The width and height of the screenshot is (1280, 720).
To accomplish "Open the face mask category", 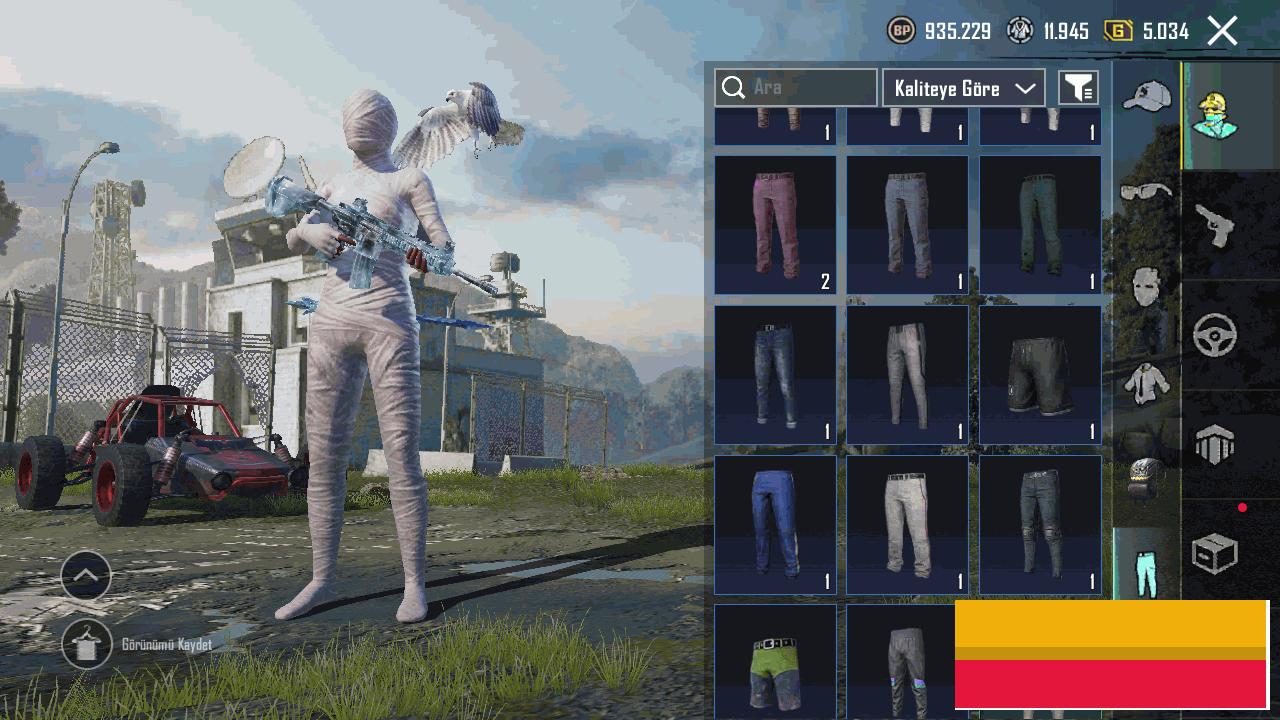I will point(1146,287).
